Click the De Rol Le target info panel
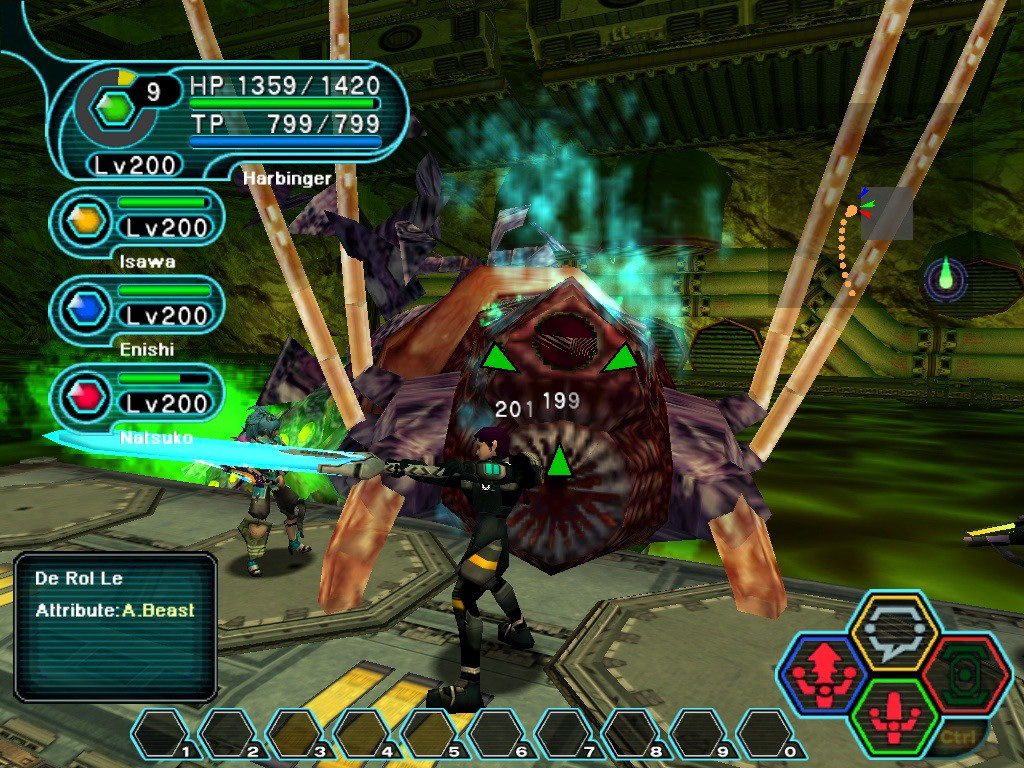Image resolution: width=1024 pixels, height=768 pixels. 116,626
